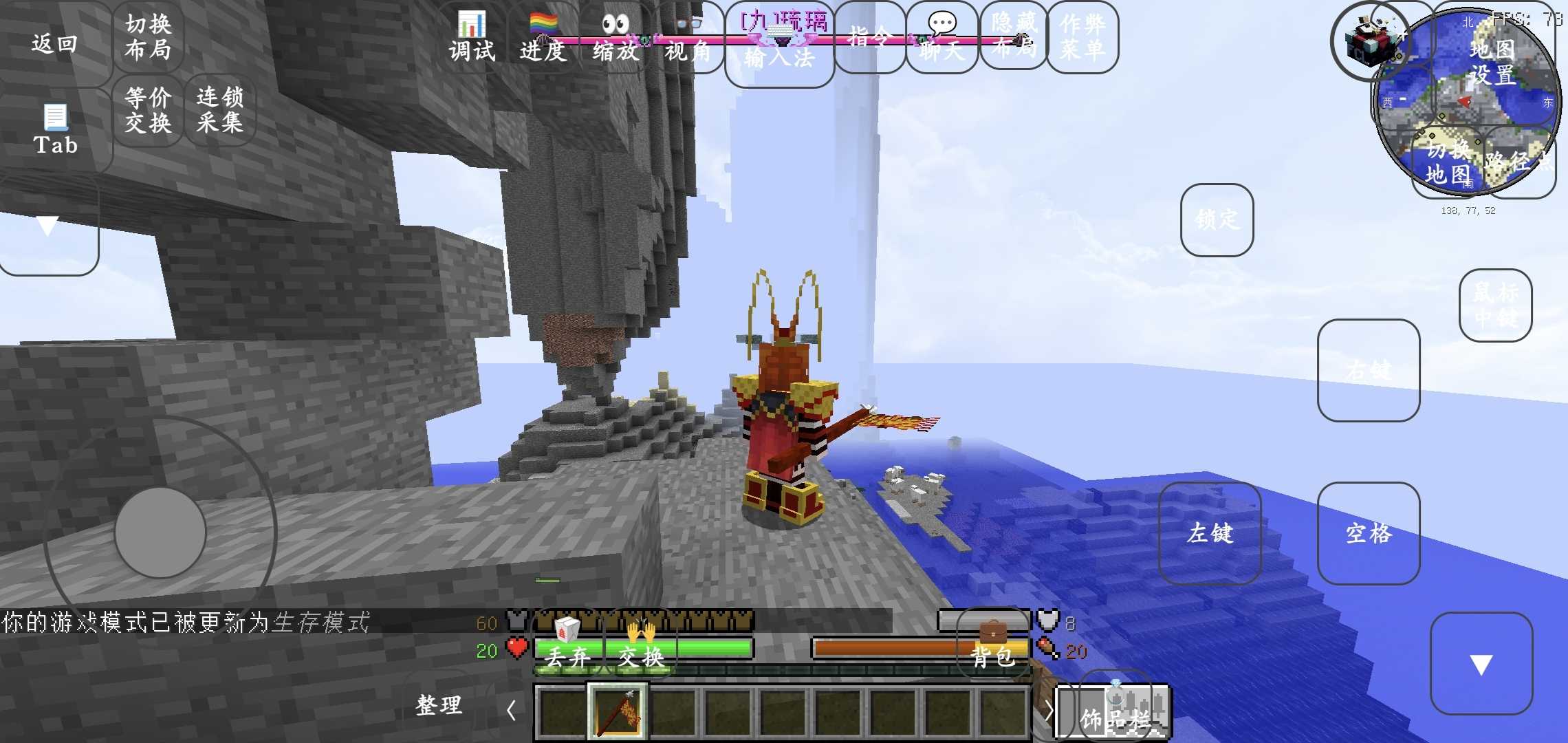
Task: Open 地图设置 map settings
Action: point(1492,62)
